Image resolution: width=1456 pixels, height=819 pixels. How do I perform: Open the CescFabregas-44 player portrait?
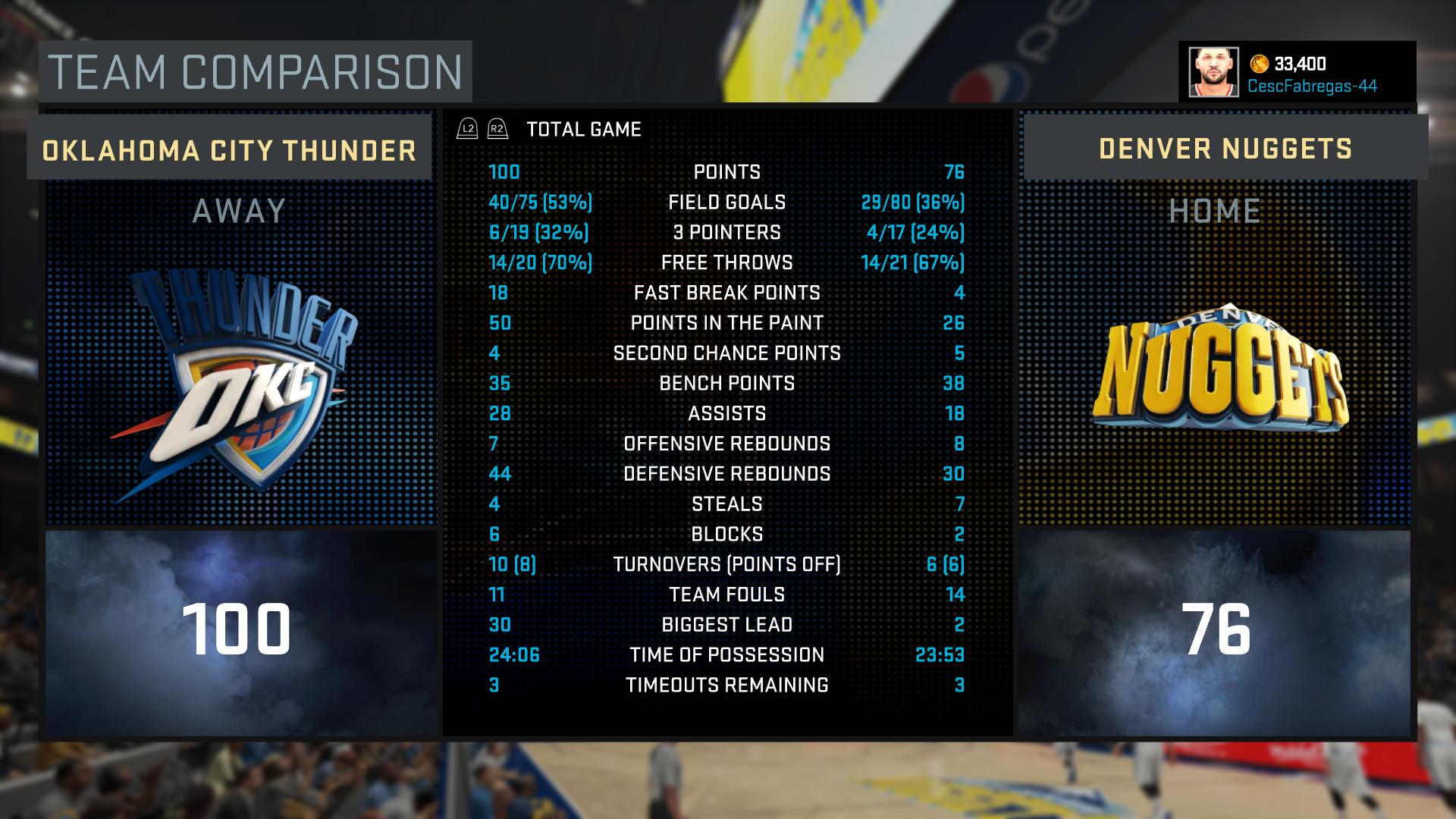pyautogui.click(x=1213, y=73)
